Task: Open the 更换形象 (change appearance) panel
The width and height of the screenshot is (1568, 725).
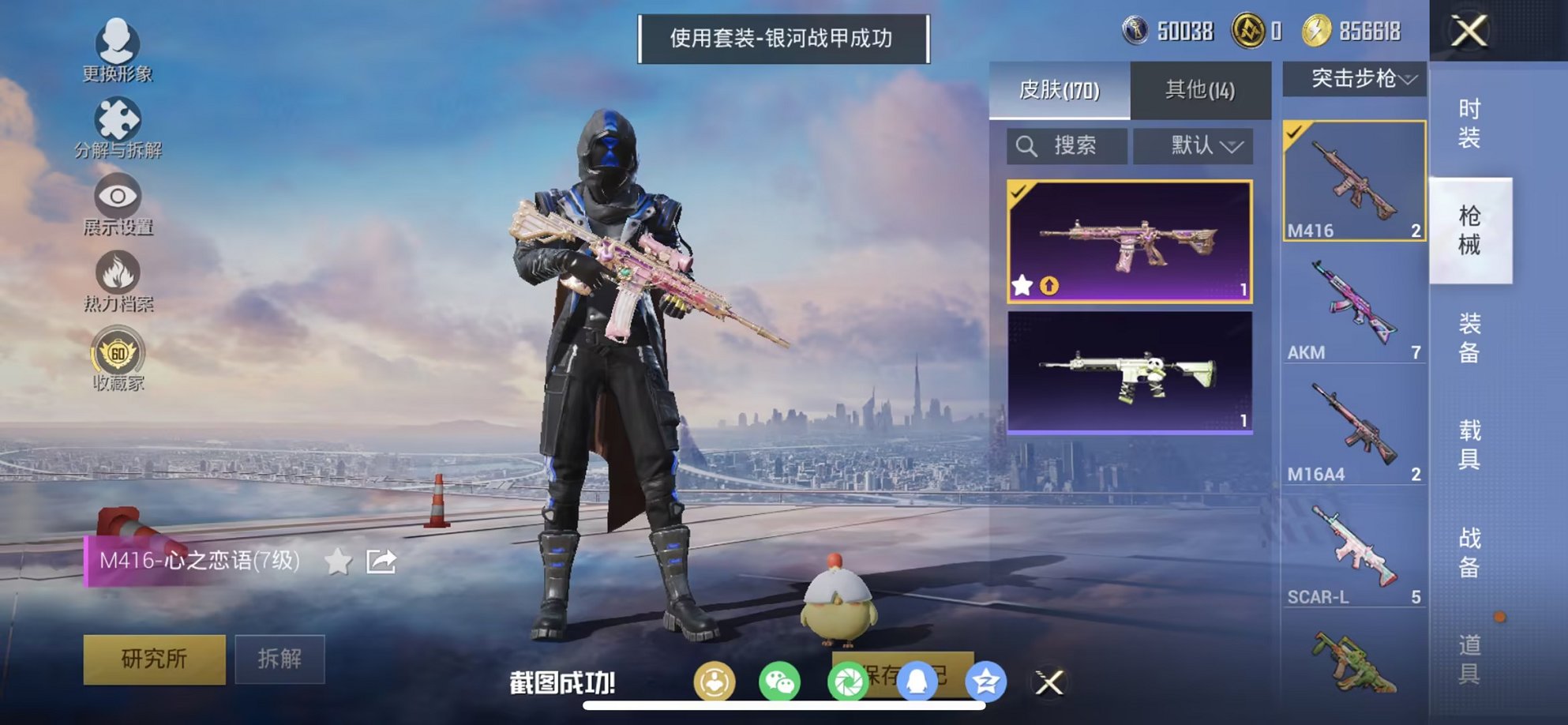Action: tap(116, 49)
